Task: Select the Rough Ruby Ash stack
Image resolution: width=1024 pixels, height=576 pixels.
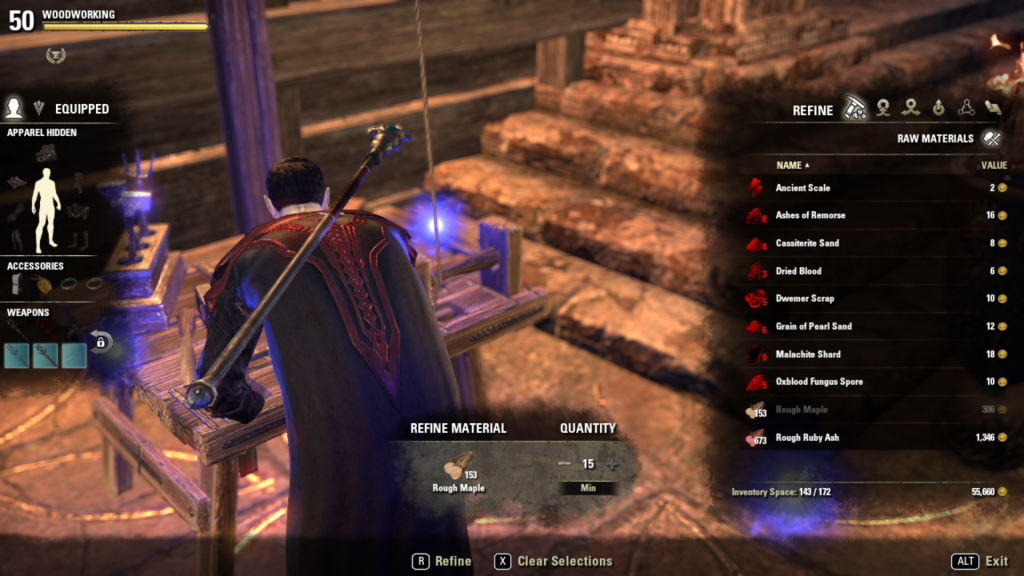Action: tap(807, 437)
